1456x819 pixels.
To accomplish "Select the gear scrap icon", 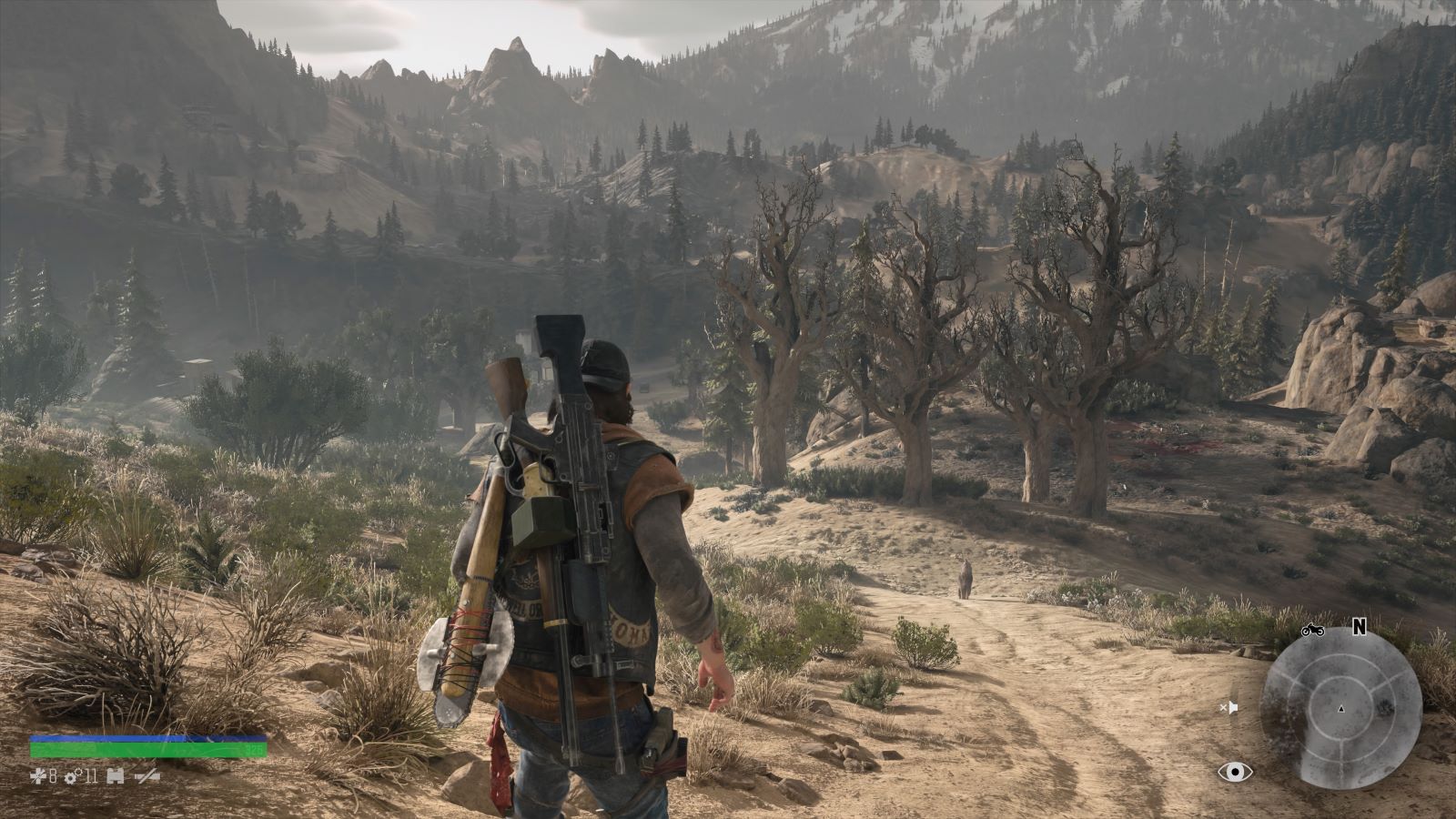I will coord(70,776).
